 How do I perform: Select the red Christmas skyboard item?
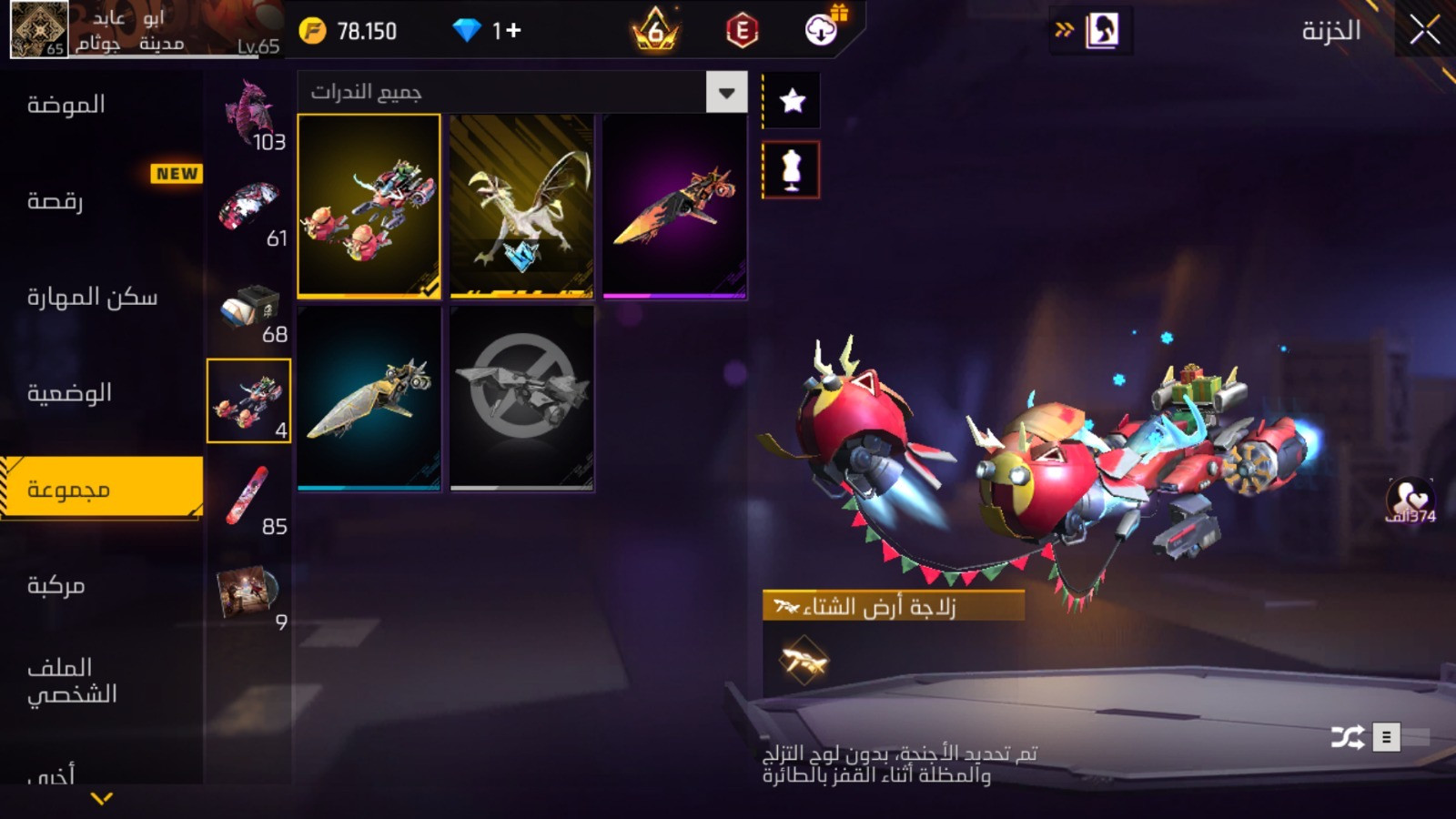(369, 206)
